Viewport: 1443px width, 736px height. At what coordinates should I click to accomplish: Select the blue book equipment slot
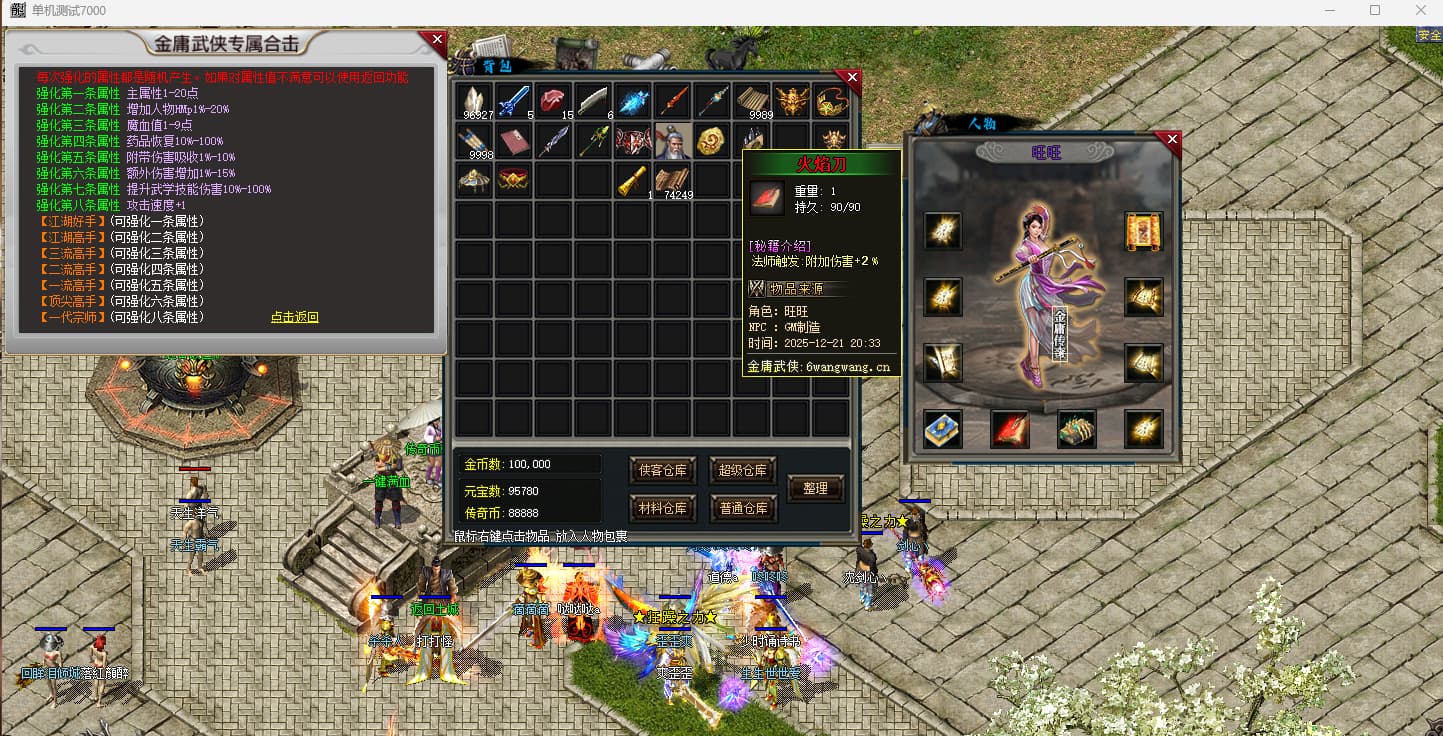coord(942,429)
